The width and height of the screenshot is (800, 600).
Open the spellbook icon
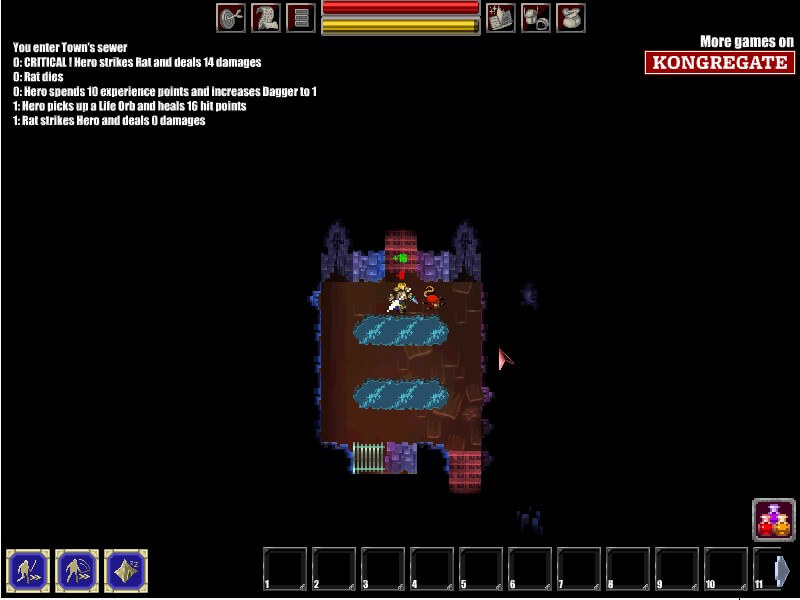[501, 18]
